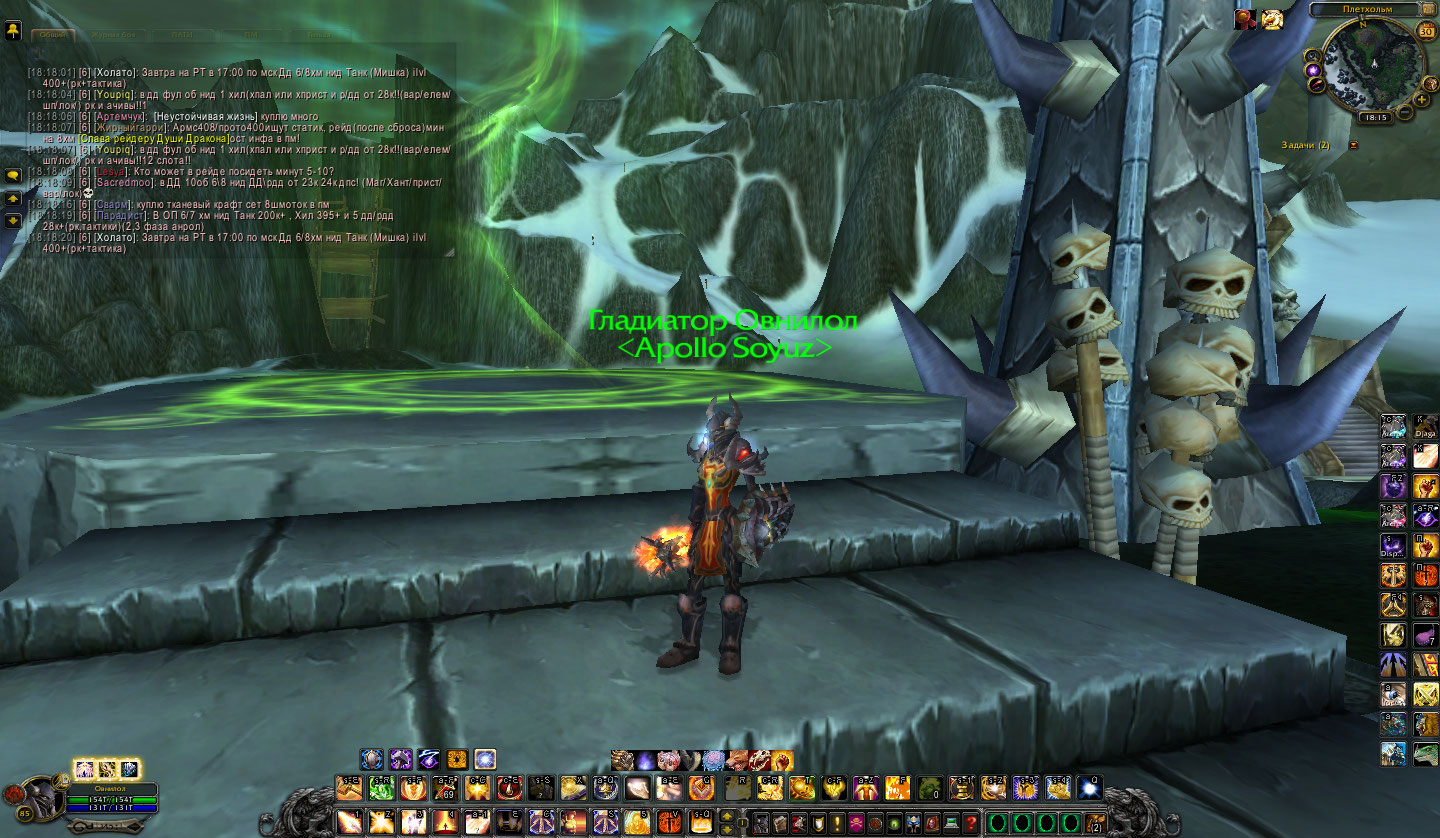This screenshot has height=838, width=1440.
Task: Click the red ribbon buff icon
Action: (x=1244, y=19)
